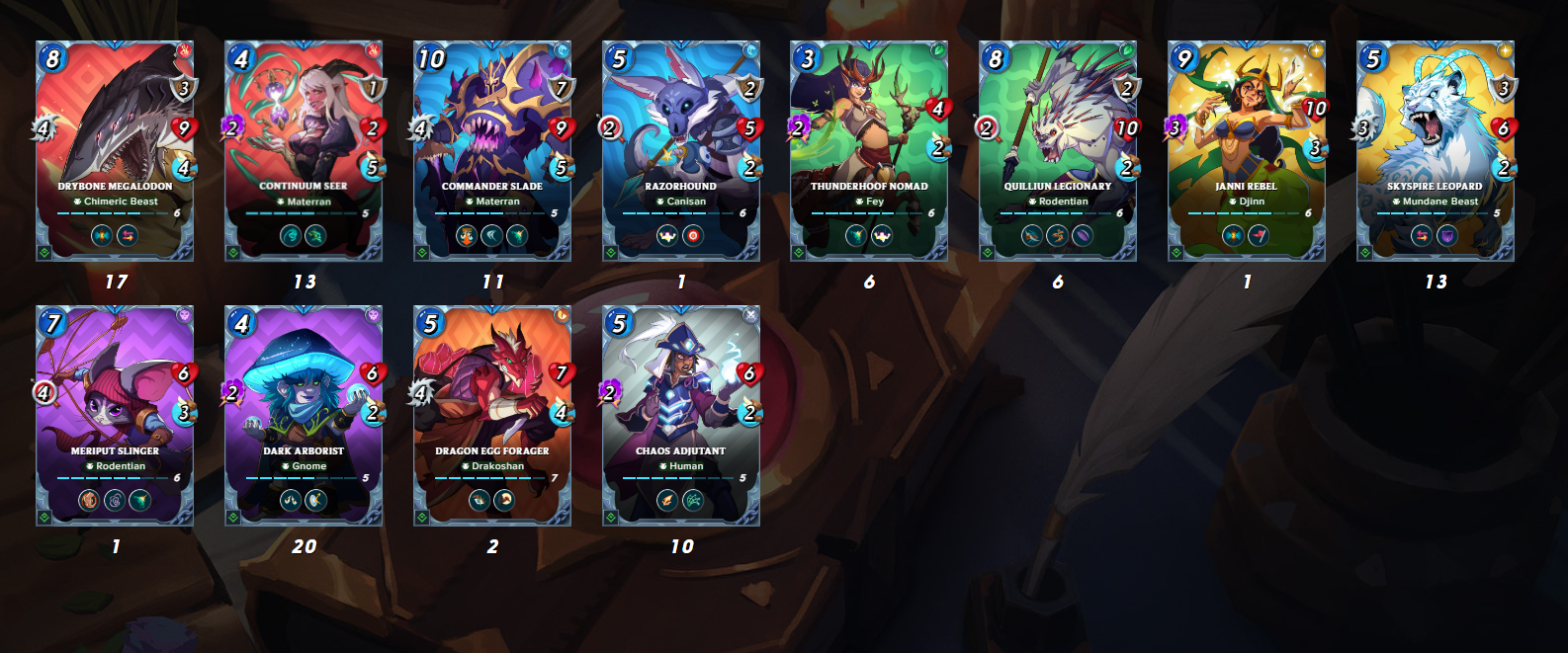Select the Skyspire Leopard card
The width and height of the screenshot is (1568, 653).
[1436, 150]
